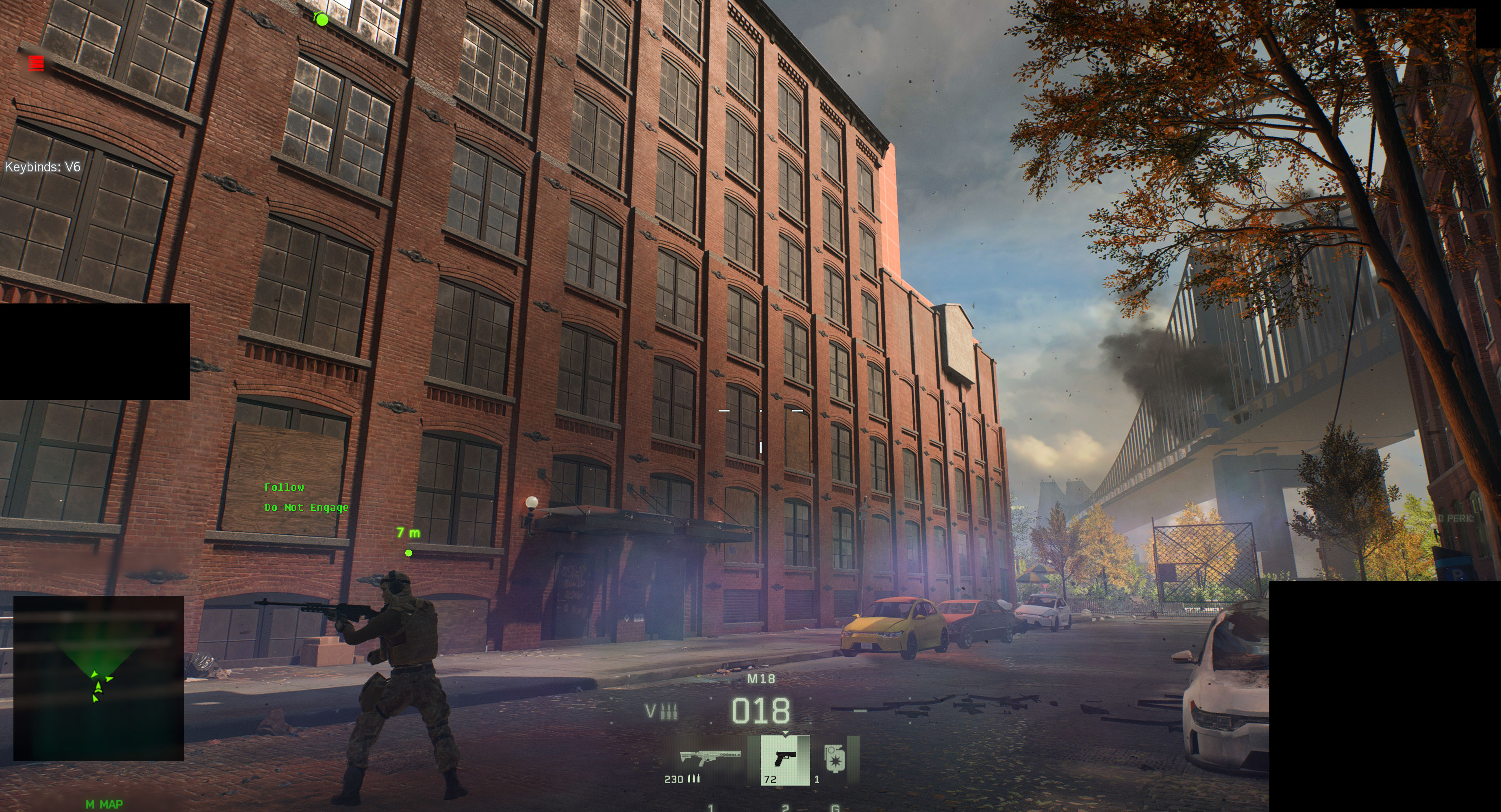Select the green squadmate marker at top
Image resolution: width=1501 pixels, height=812 pixels.
[x=321, y=20]
